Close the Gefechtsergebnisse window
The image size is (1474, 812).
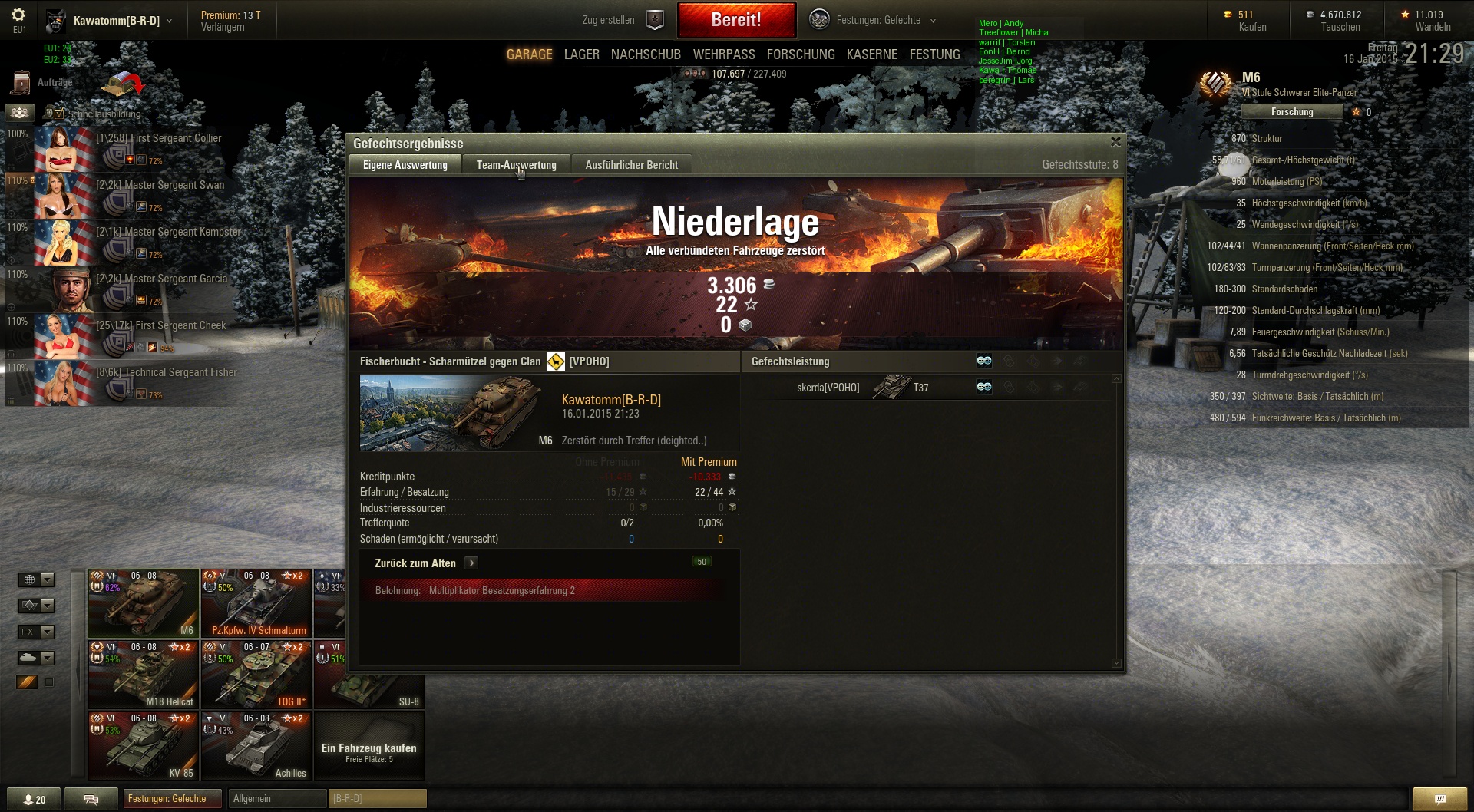[x=1115, y=142]
